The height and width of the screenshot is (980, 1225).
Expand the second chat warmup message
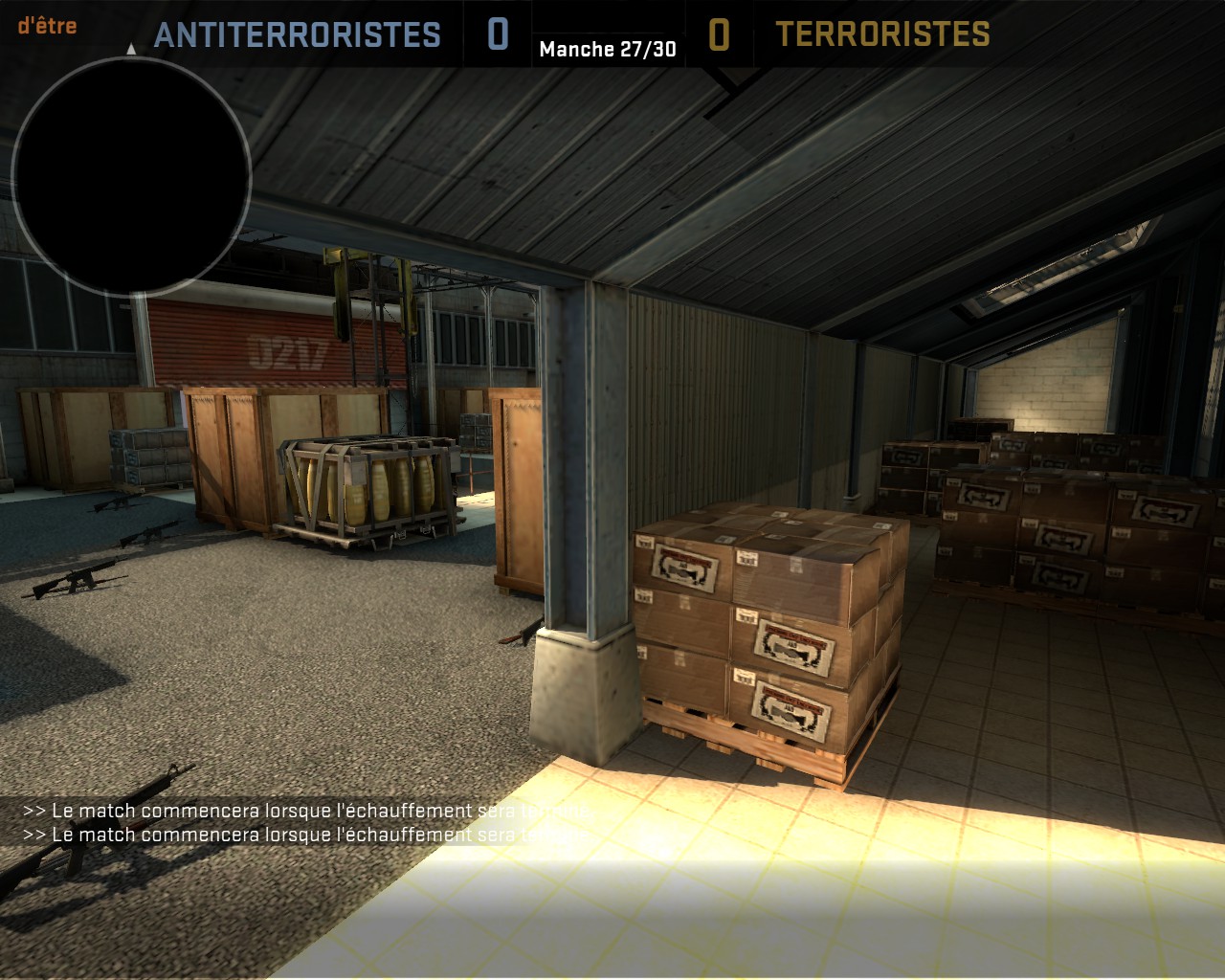tap(306, 835)
